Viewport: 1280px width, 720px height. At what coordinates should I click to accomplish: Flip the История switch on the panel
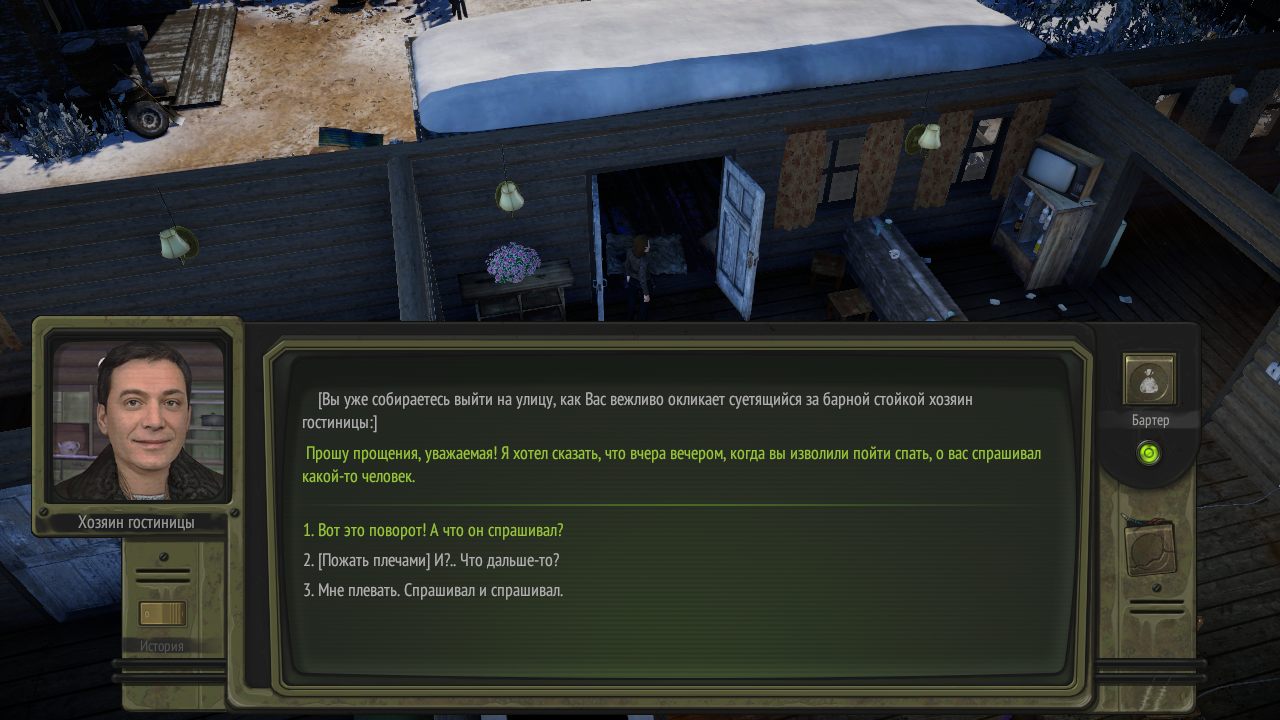coord(163,614)
